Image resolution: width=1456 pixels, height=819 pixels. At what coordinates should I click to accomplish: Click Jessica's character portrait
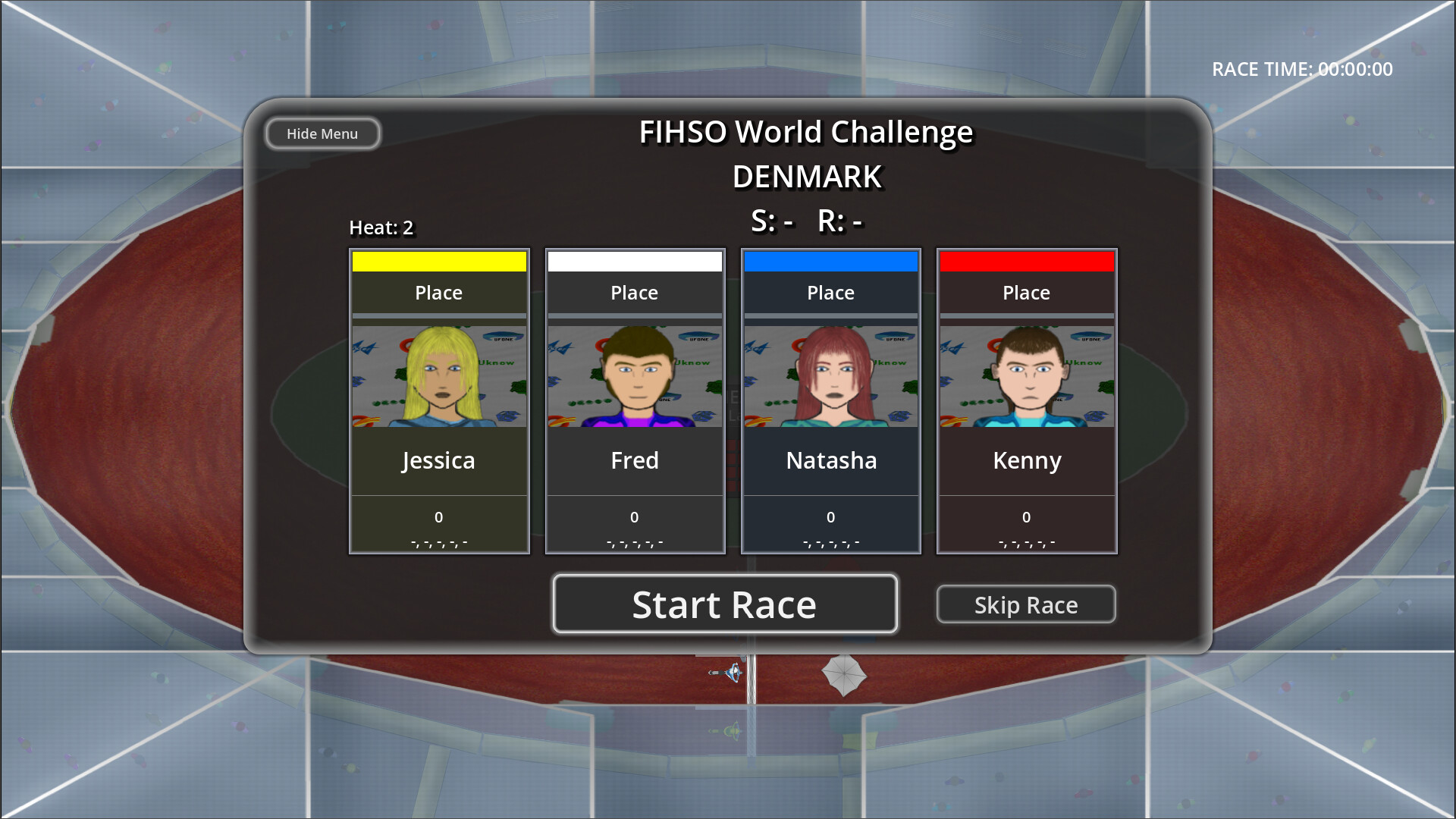(438, 375)
